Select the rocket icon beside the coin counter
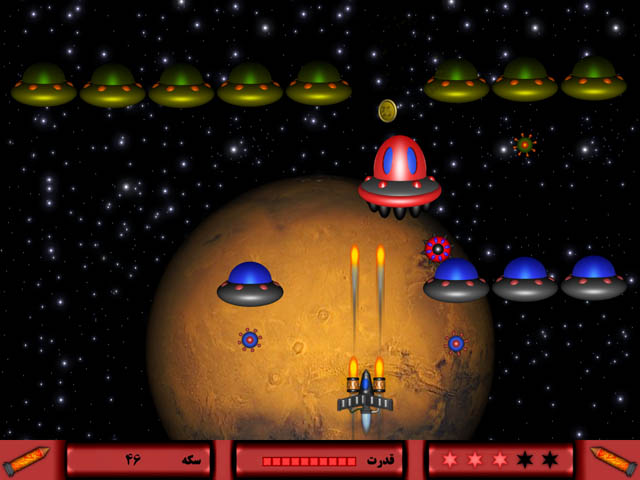 [27, 460]
